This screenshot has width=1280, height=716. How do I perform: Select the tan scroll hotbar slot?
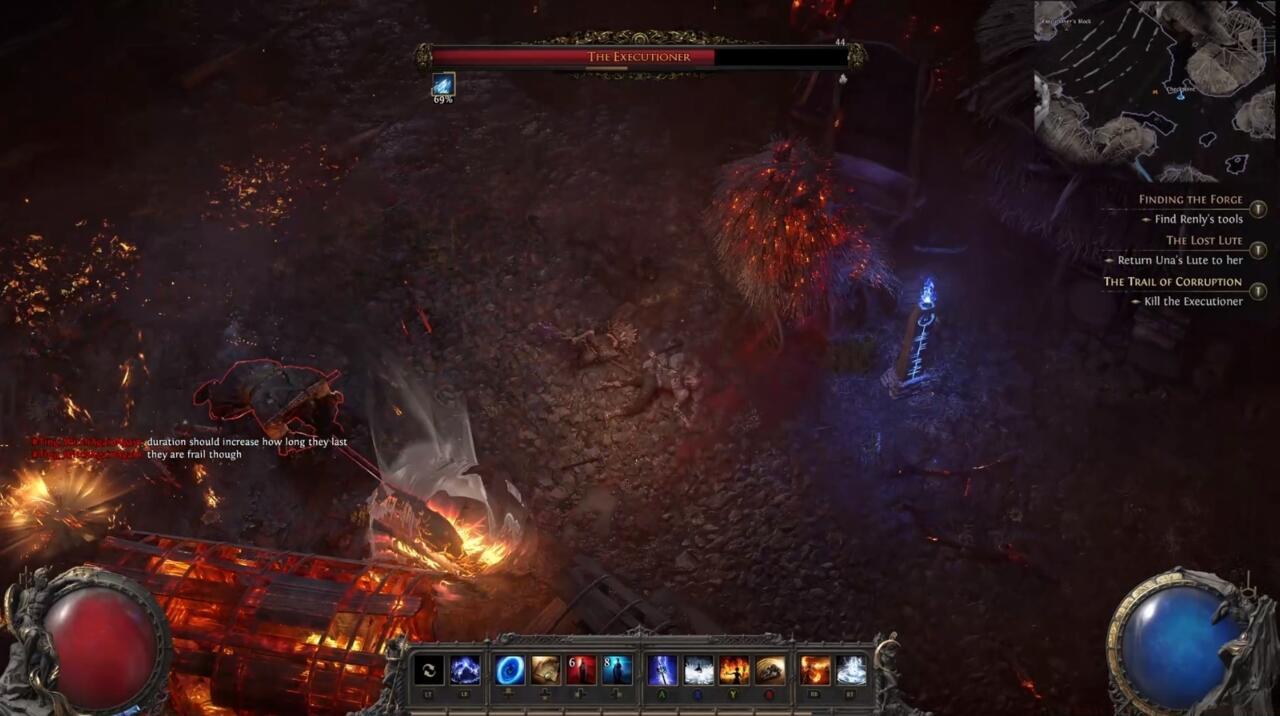click(x=546, y=670)
